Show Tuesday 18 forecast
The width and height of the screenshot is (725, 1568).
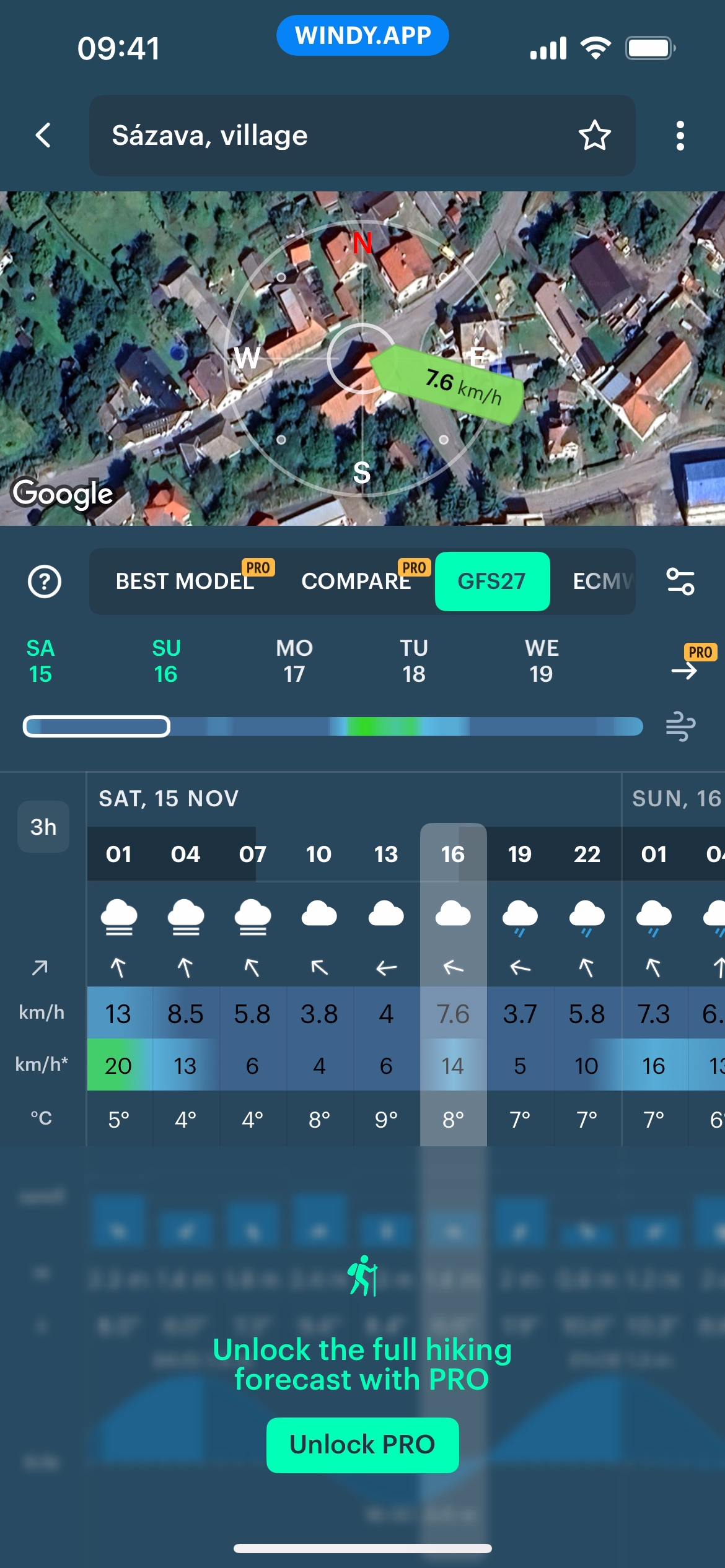coord(414,661)
